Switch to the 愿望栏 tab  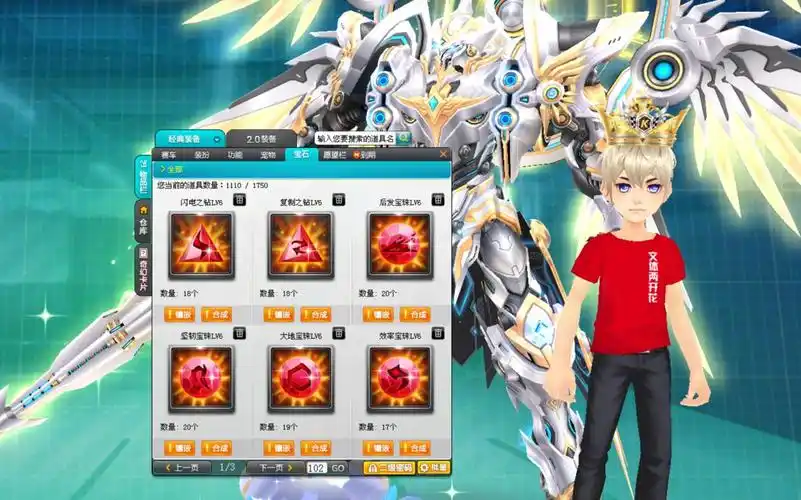click(x=332, y=155)
